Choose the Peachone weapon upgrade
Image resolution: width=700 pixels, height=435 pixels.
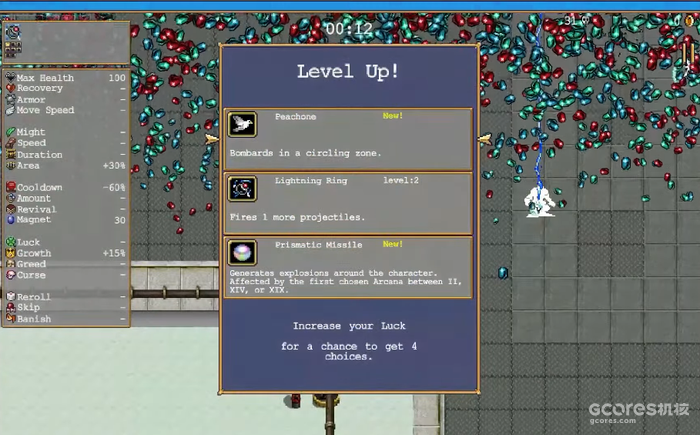tap(347, 139)
